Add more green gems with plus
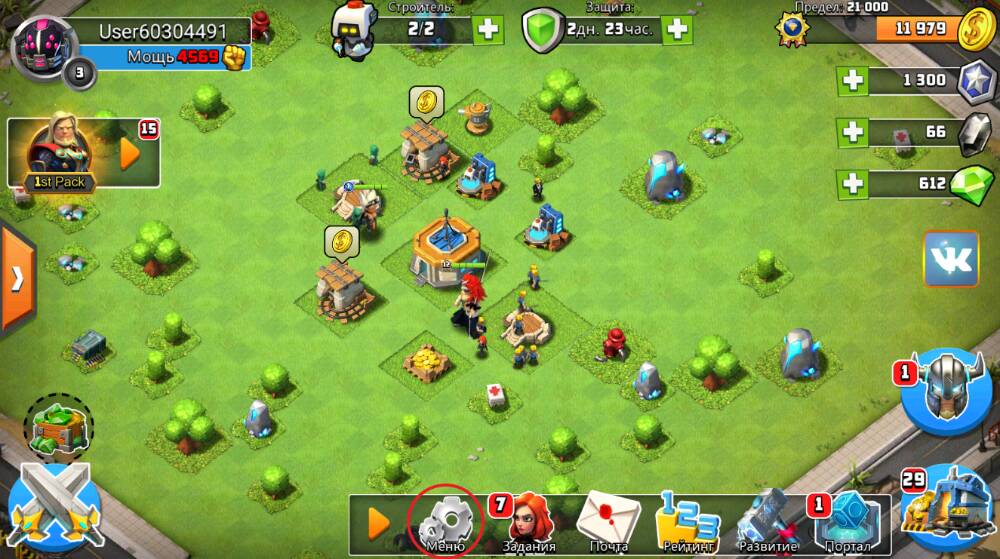Image resolution: width=1000 pixels, height=559 pixels. [853, 184]
